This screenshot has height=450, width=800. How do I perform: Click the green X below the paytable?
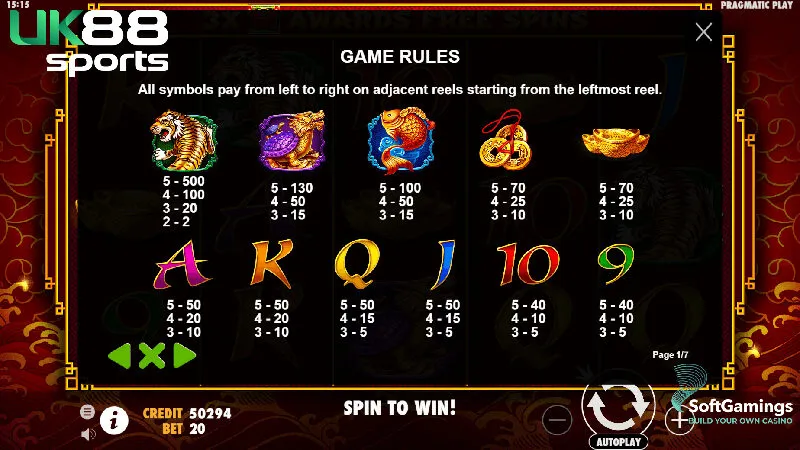tap(152, 355)
